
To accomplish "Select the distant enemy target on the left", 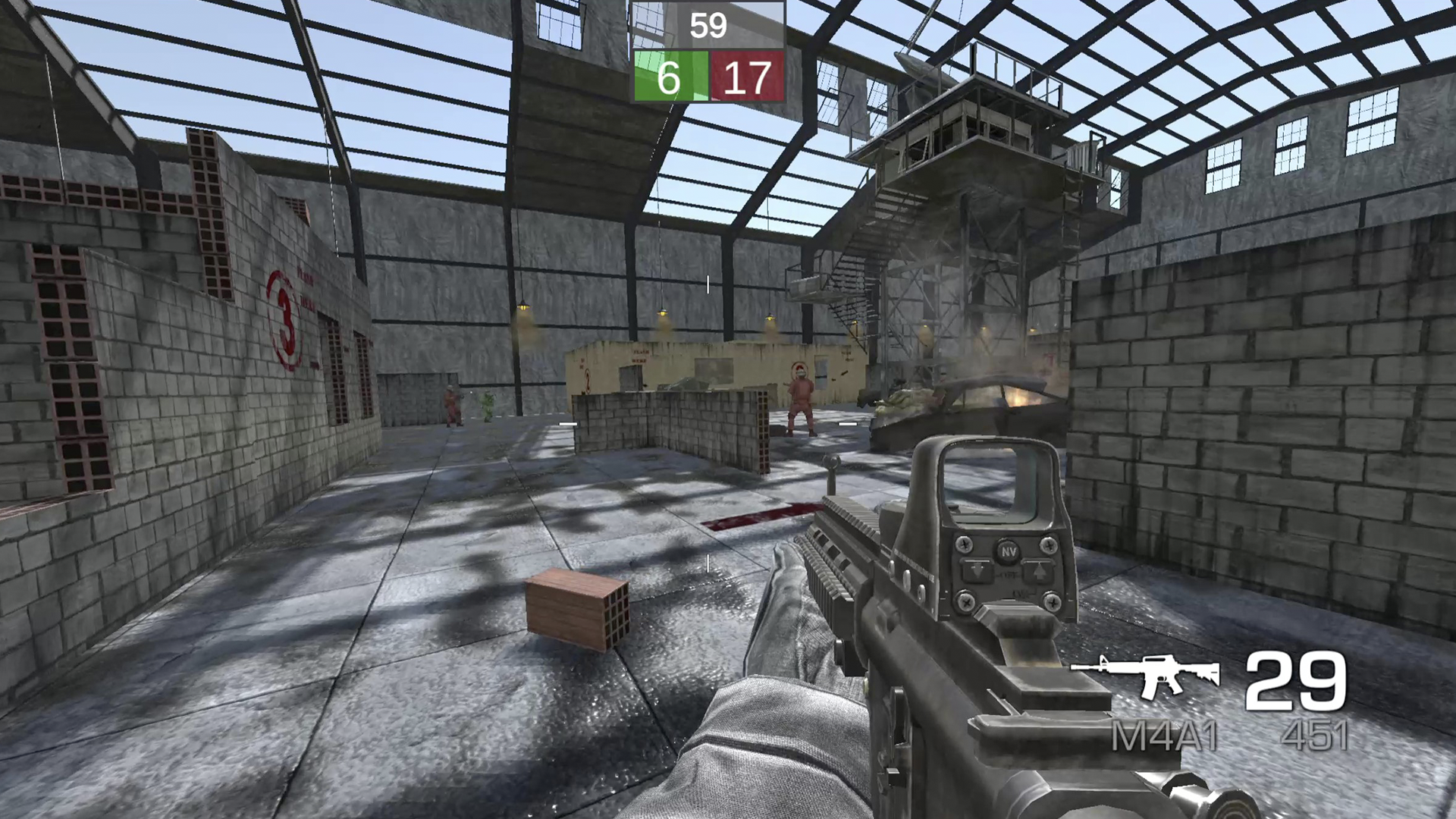I will (x=453, y=406).
